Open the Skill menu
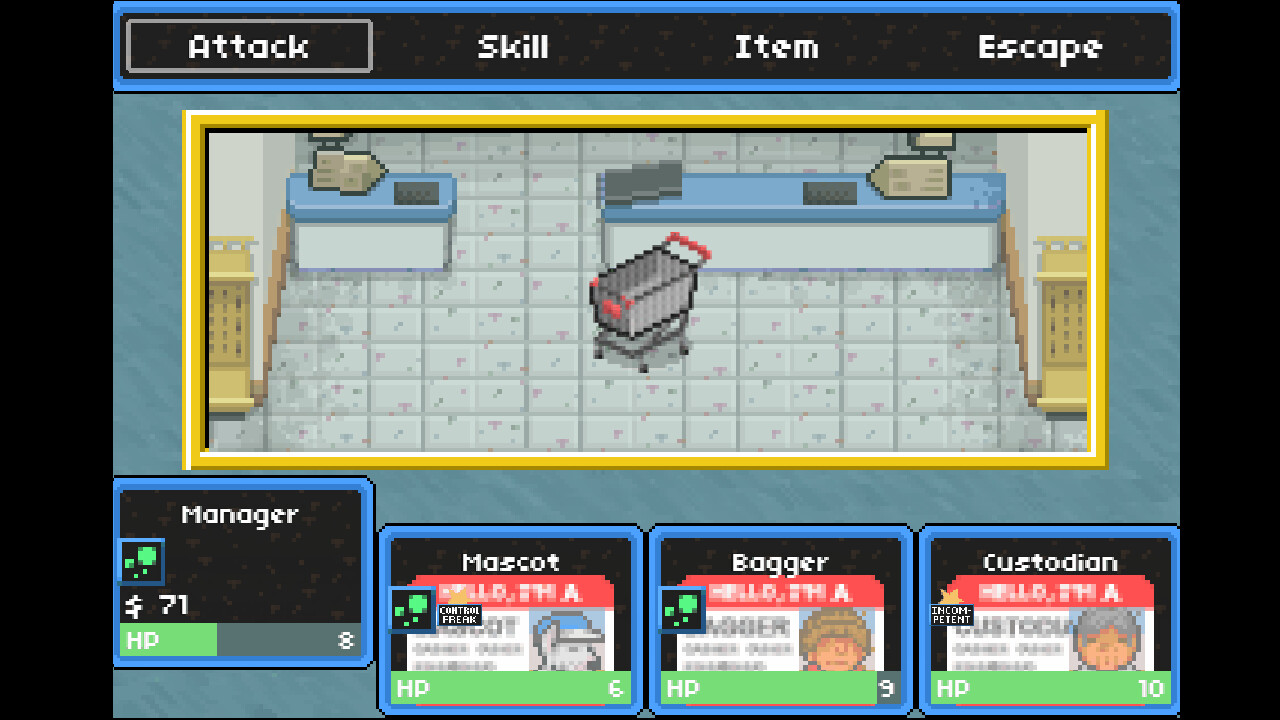The image size is (1280, 720). [512, 46]
